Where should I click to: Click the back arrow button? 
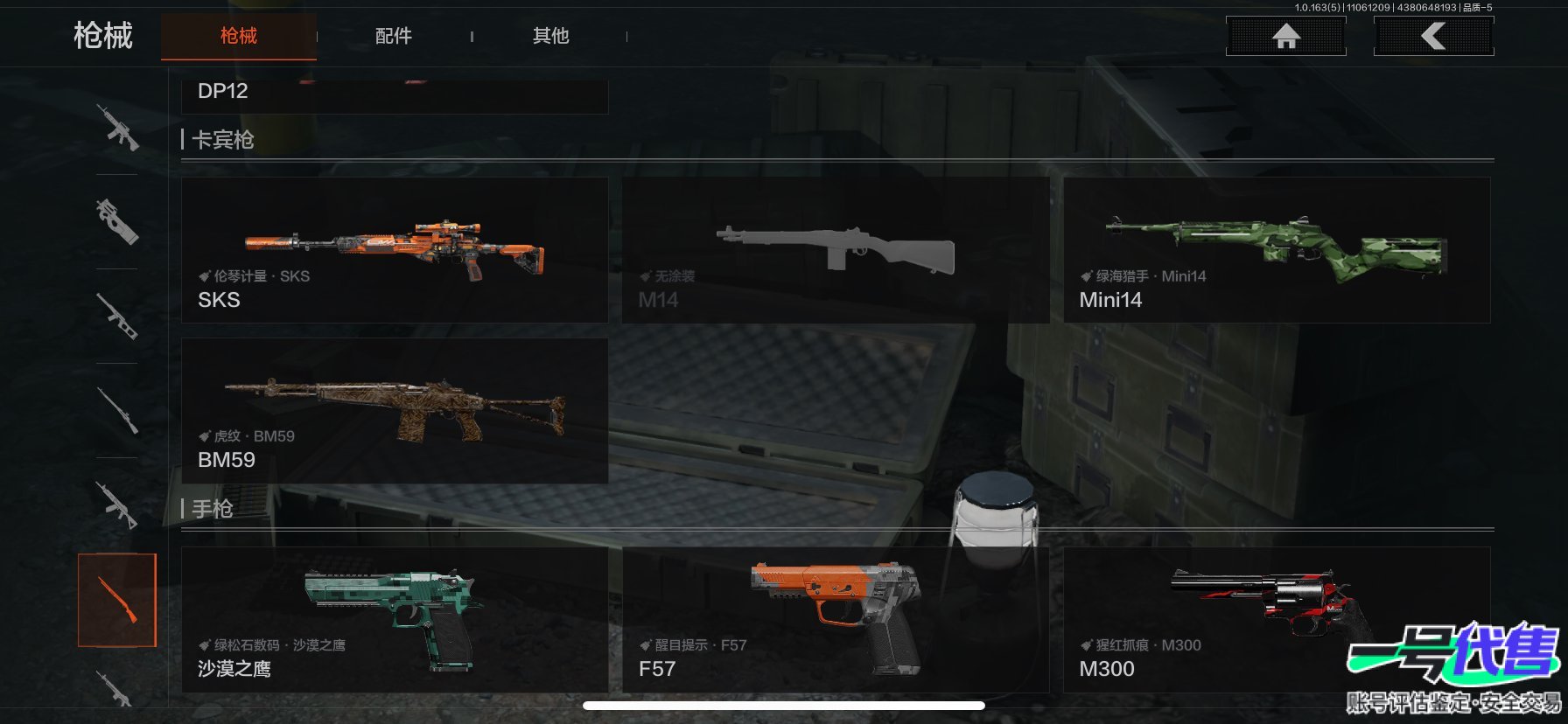pyautogui.click(x=1433, y=36)
